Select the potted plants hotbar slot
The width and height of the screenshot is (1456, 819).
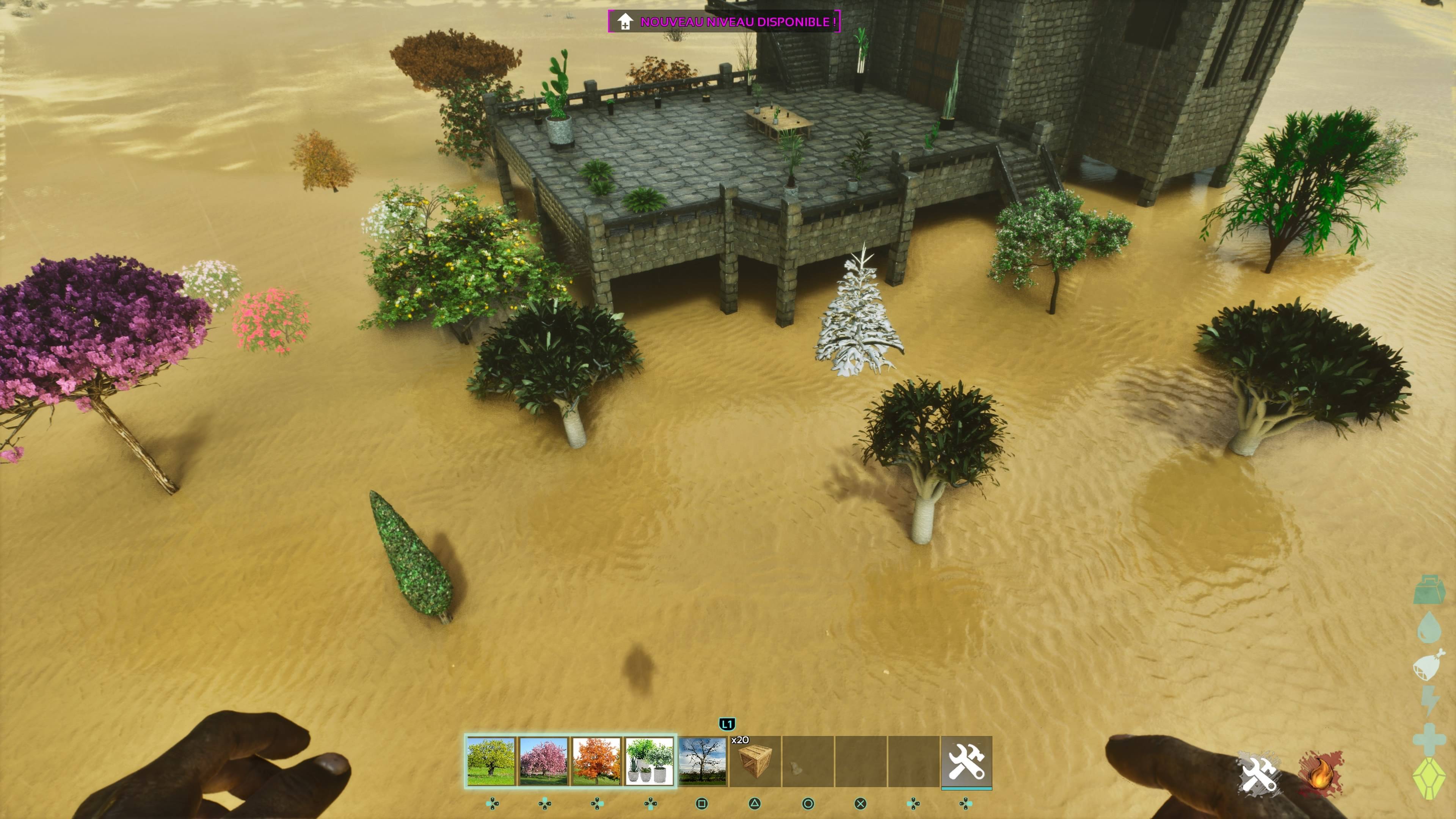pos(649,761)
